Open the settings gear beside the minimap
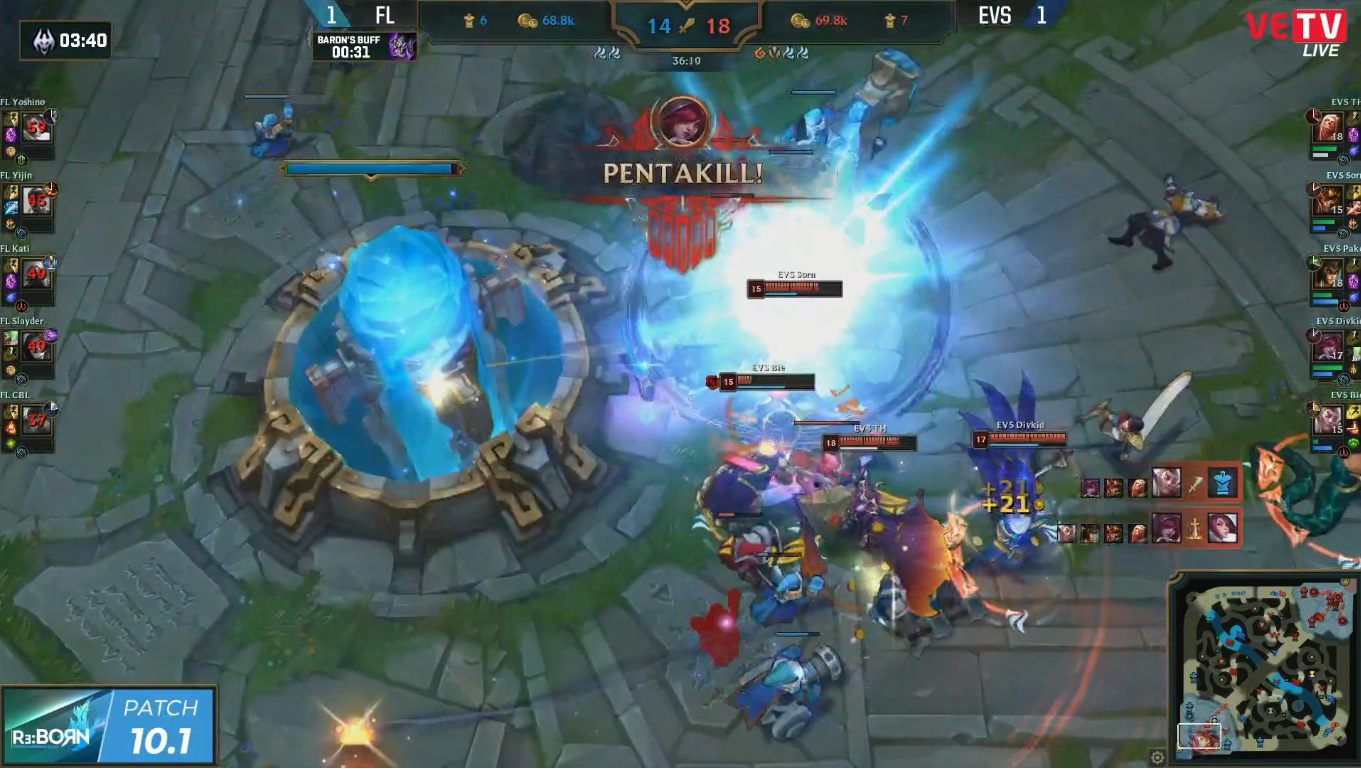1361x769 pixels. 1157,757
